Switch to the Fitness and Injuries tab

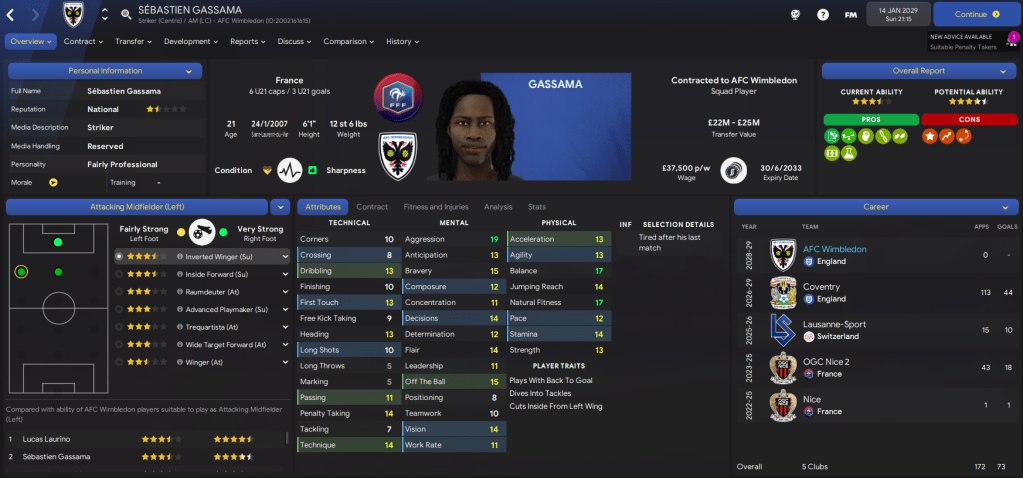(x=435, y=207)
